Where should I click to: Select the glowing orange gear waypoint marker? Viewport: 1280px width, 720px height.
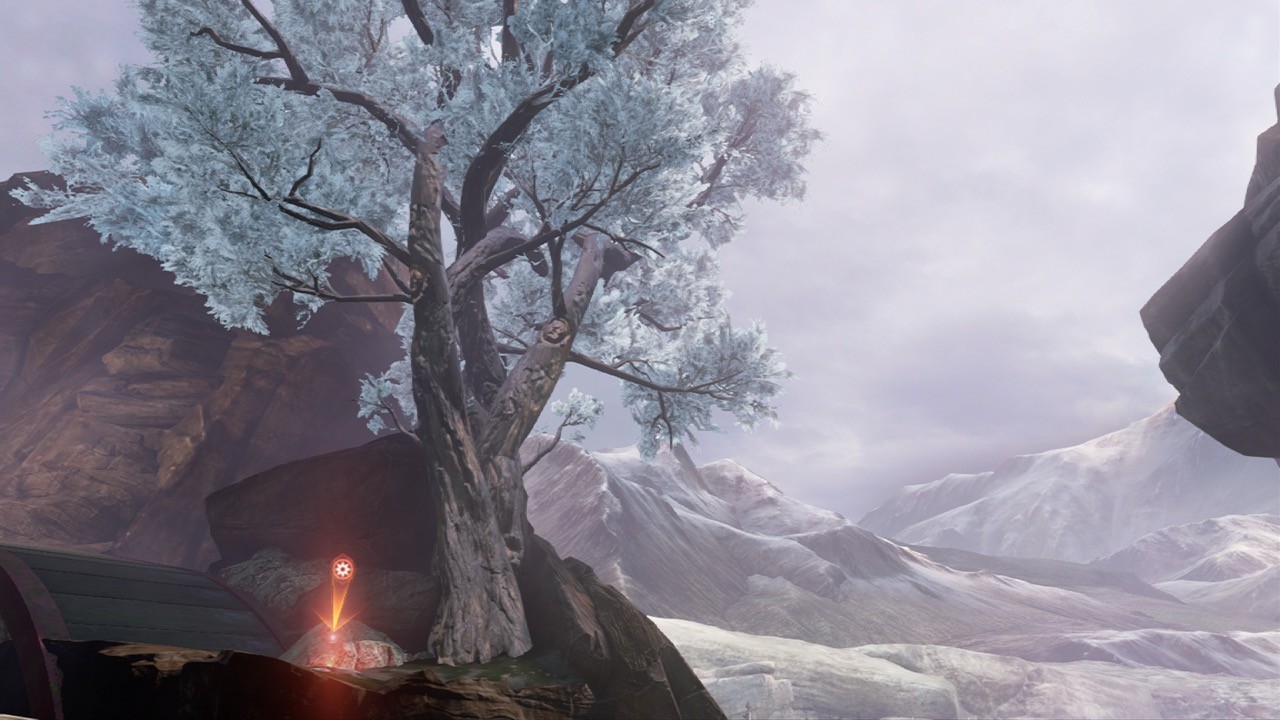pyautogui.click(x=342, y=570)
